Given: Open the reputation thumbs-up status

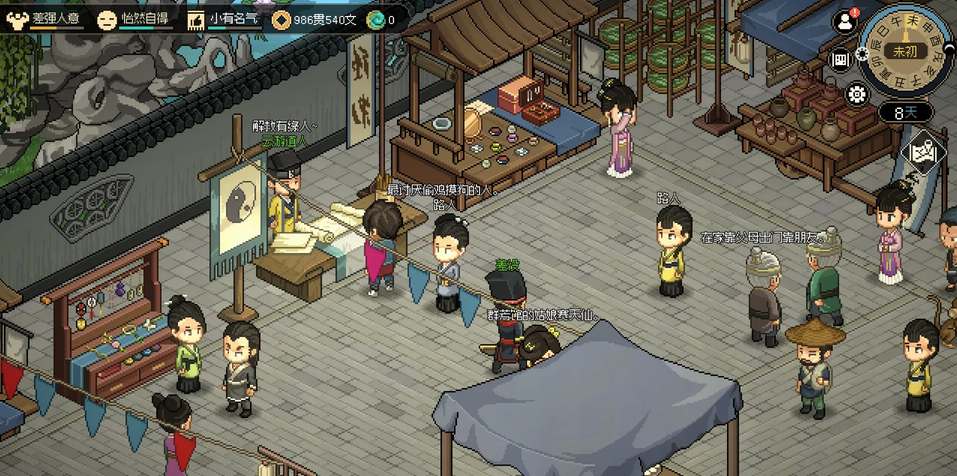Looking at the screenshot, I should (x=195, y=19).
